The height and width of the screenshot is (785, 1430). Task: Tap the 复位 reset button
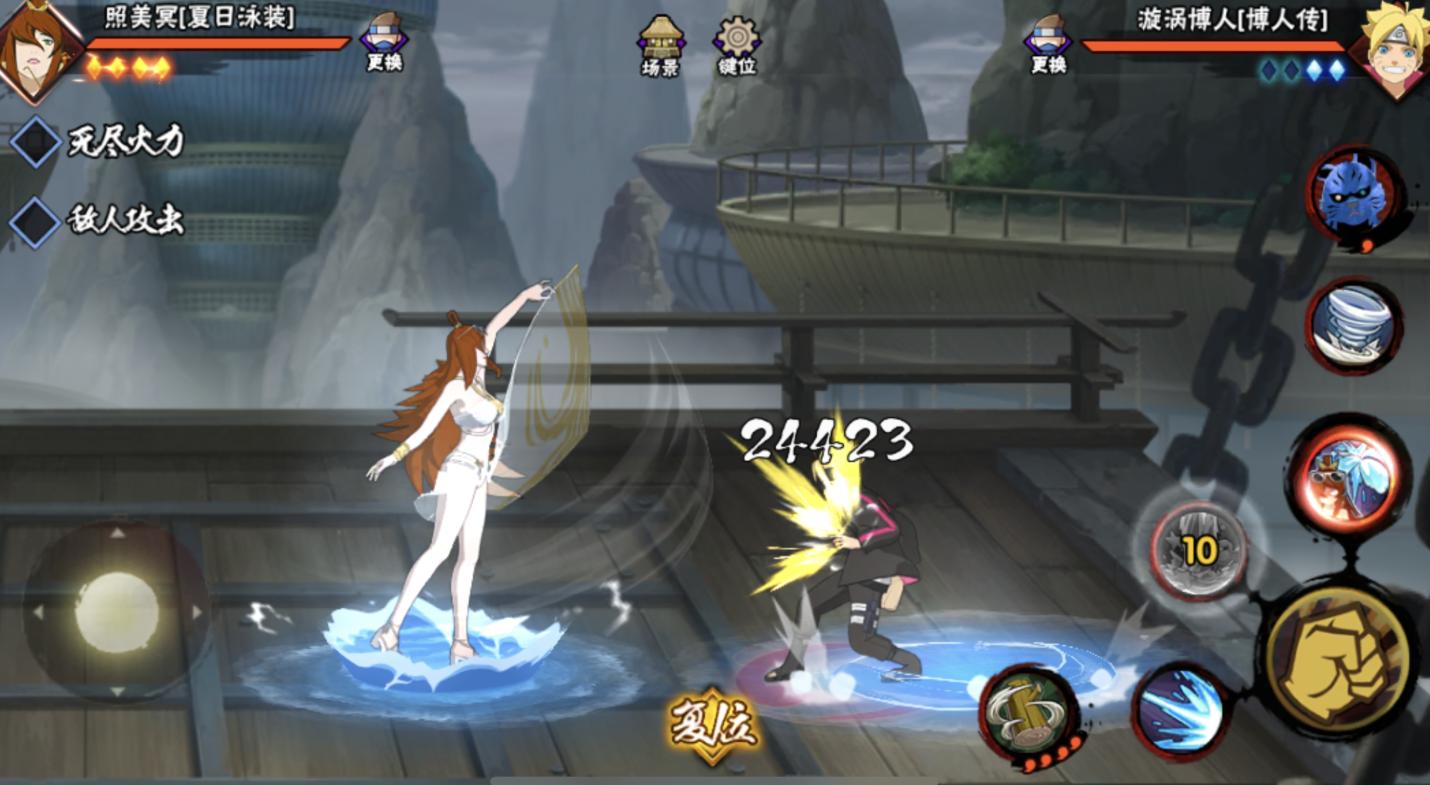(x=714, y=724)
